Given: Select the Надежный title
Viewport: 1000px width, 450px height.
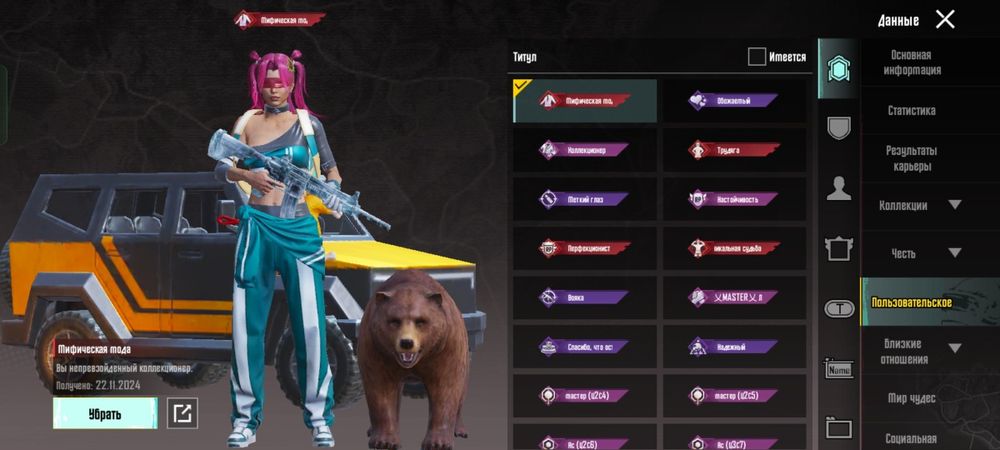Looking at the screenshot, I should tap(735, 346).
